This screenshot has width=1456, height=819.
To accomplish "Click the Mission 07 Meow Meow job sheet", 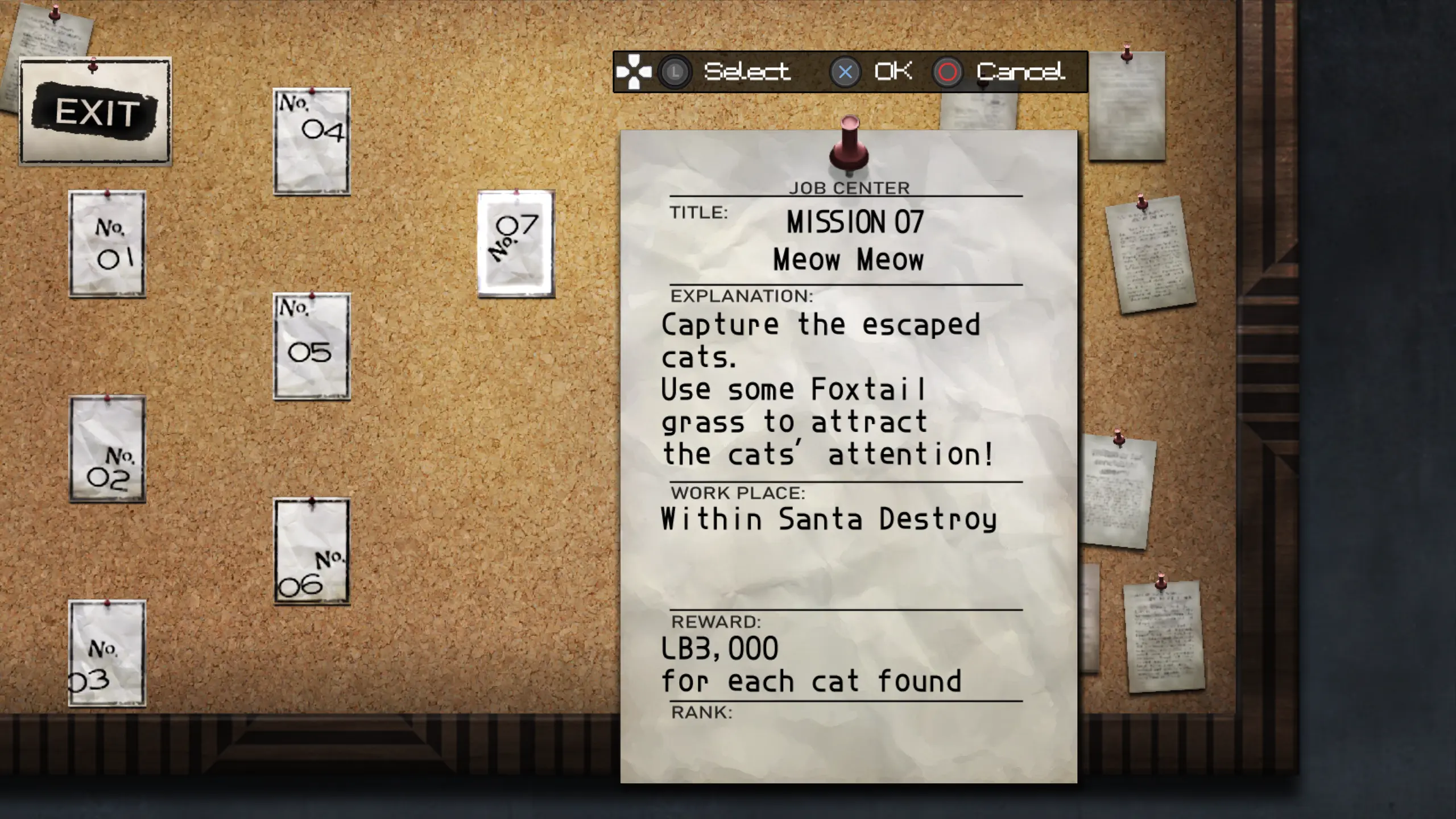I will [849, 456].
